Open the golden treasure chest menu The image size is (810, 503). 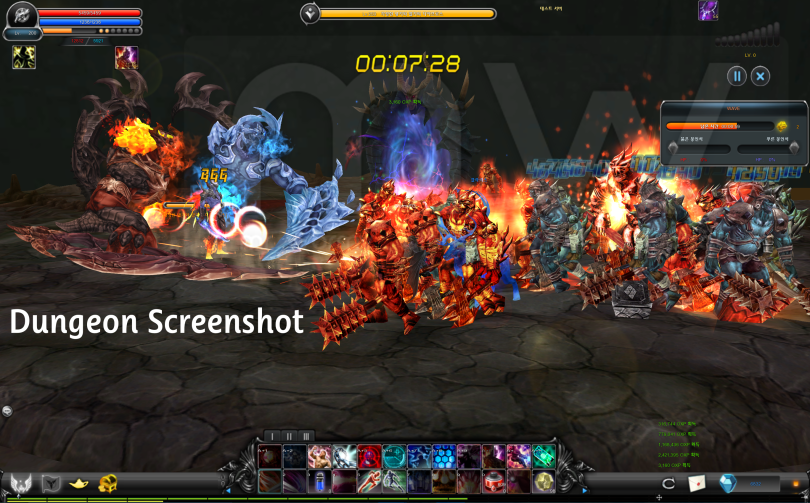107,483
